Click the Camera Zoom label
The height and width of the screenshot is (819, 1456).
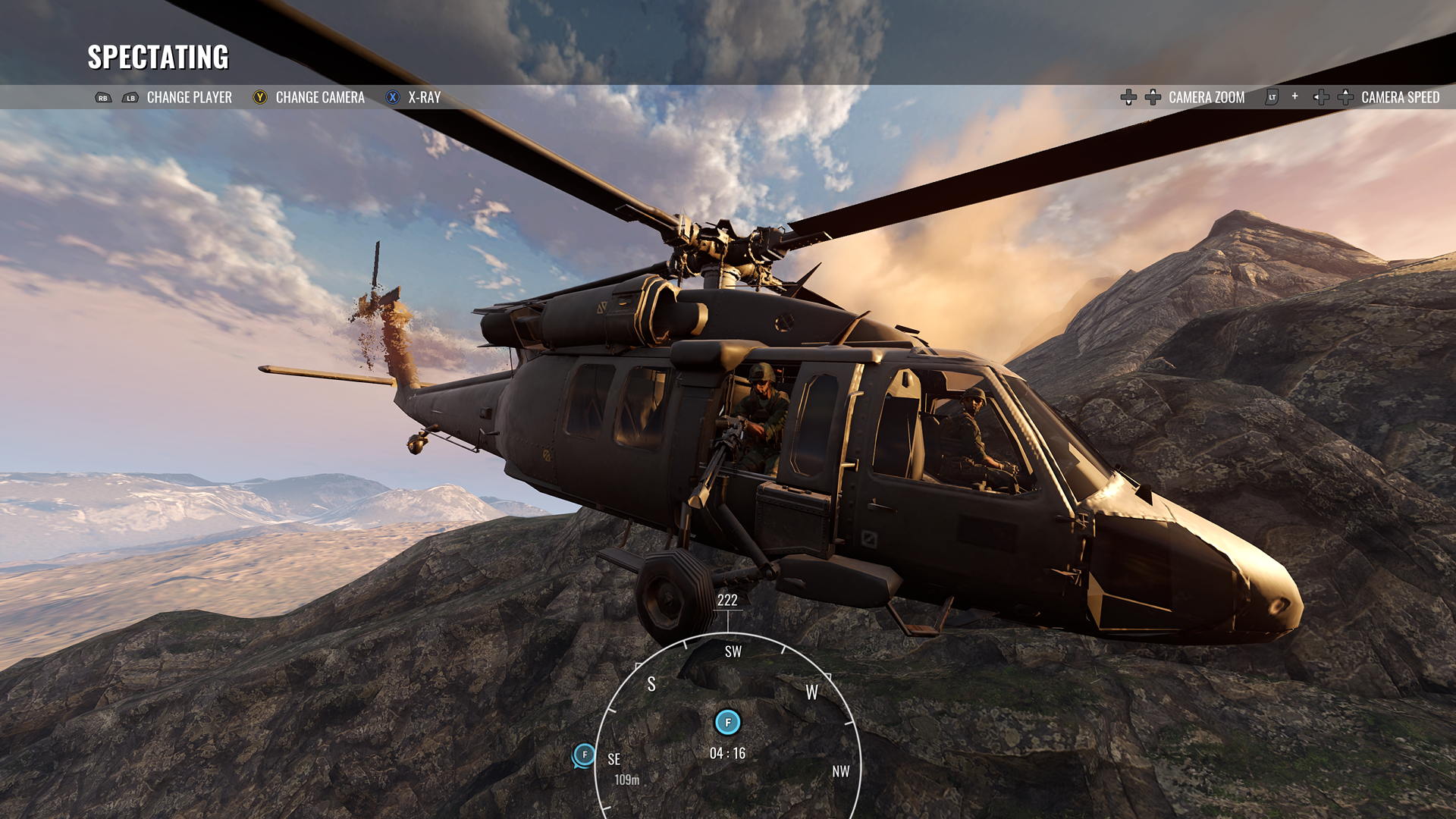pyautogui.click(x=1206, y=97)
